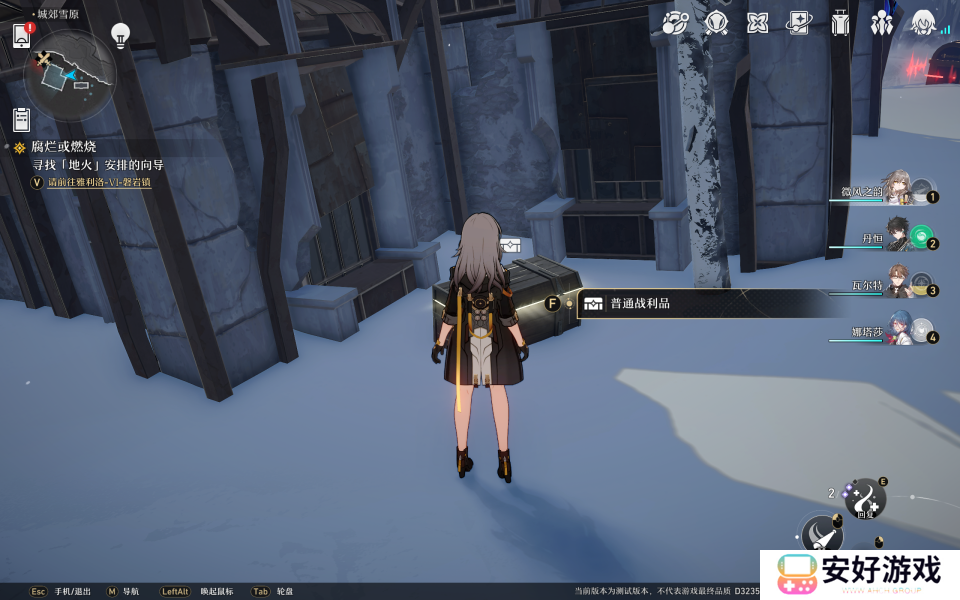Open the character head icon
960x600 pixels.
pyautogui.click(x=922, y=23)
